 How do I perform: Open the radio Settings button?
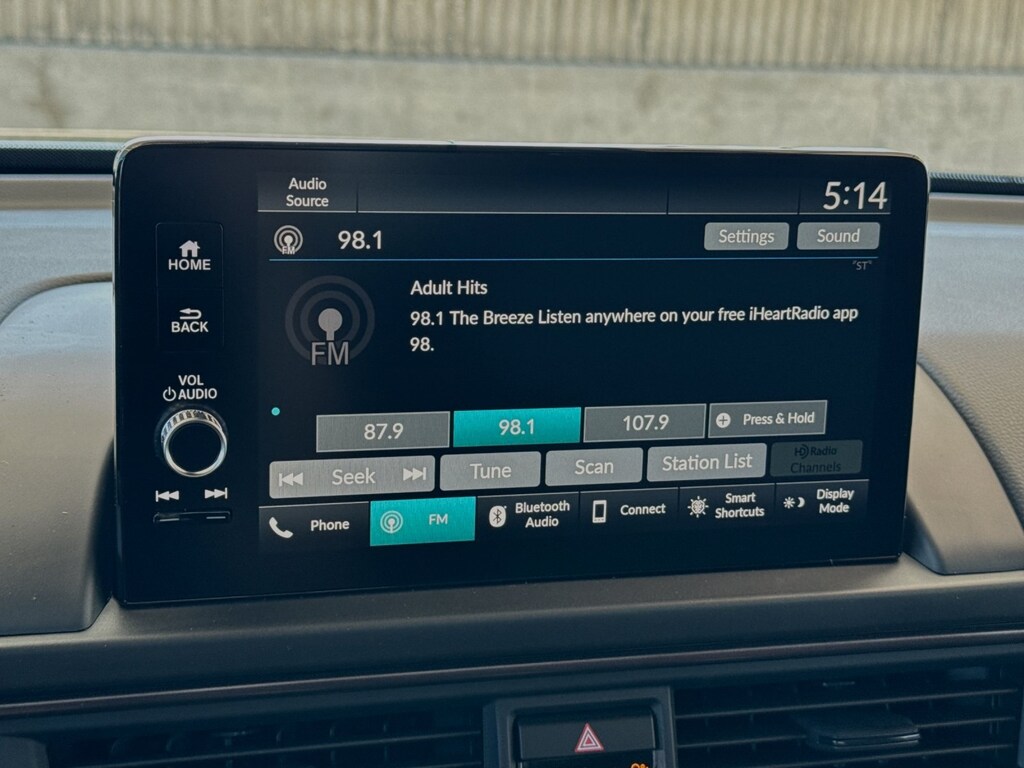(746, 237)
